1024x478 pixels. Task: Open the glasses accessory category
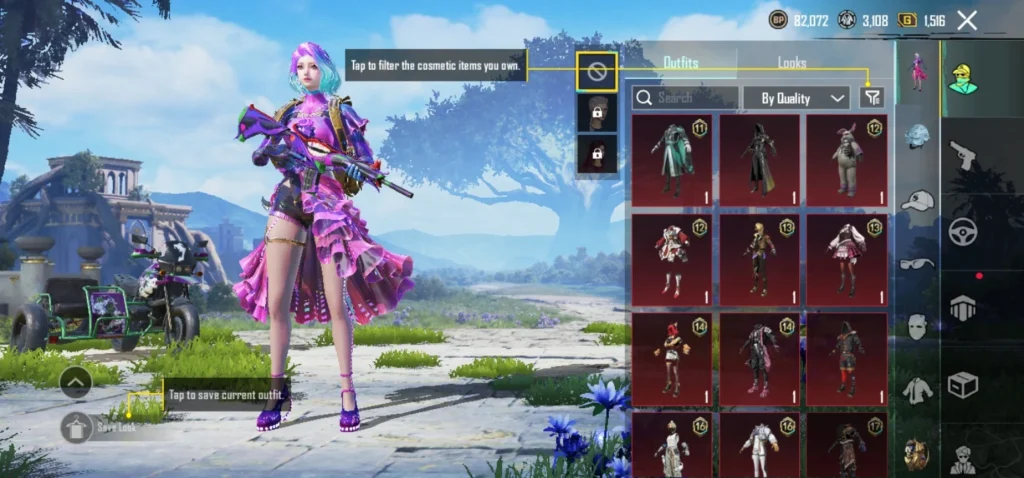coord(917,263)
